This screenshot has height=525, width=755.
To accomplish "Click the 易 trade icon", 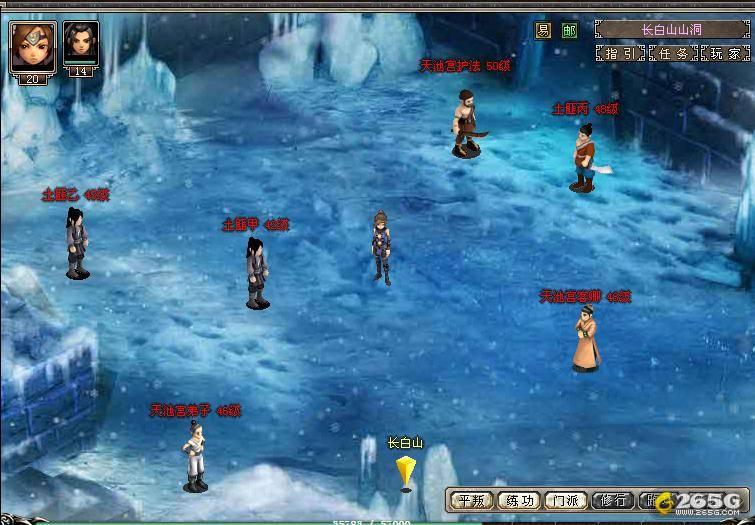I will pos(544,30).
